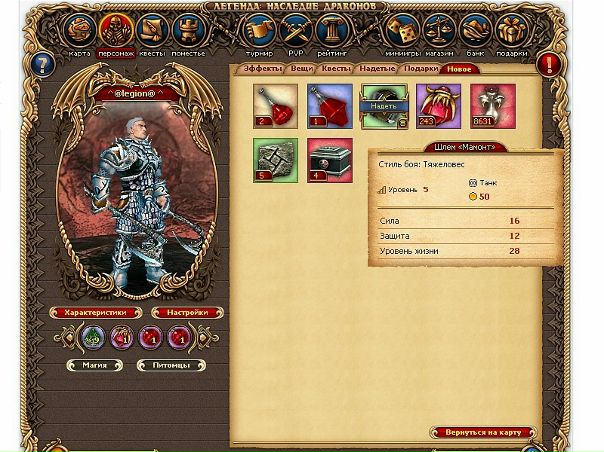Open the Настройки settings
This screenshot has width=604, height=452.
coord(186,312)
